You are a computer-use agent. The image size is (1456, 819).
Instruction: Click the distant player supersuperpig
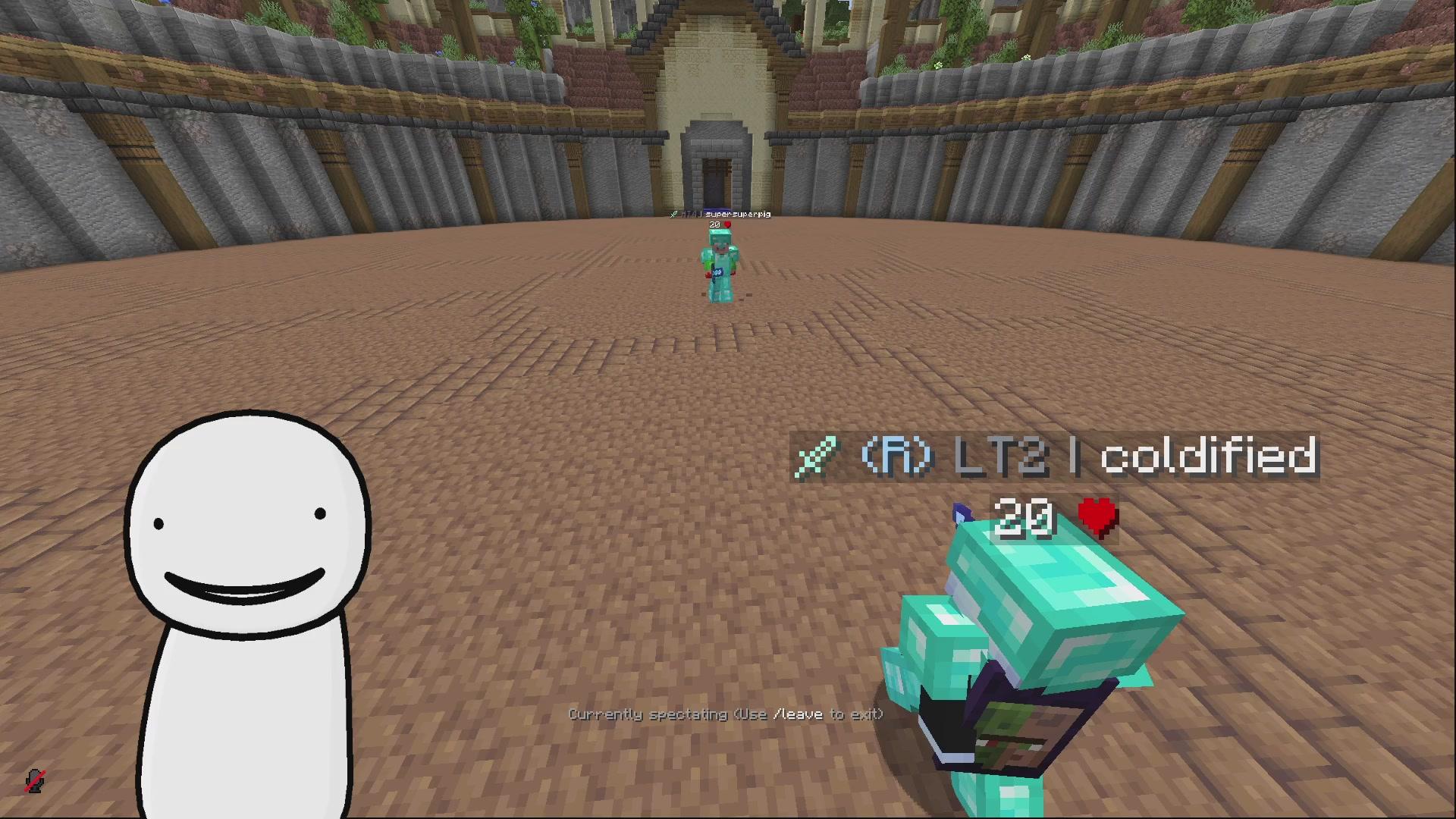pos(720,265)
